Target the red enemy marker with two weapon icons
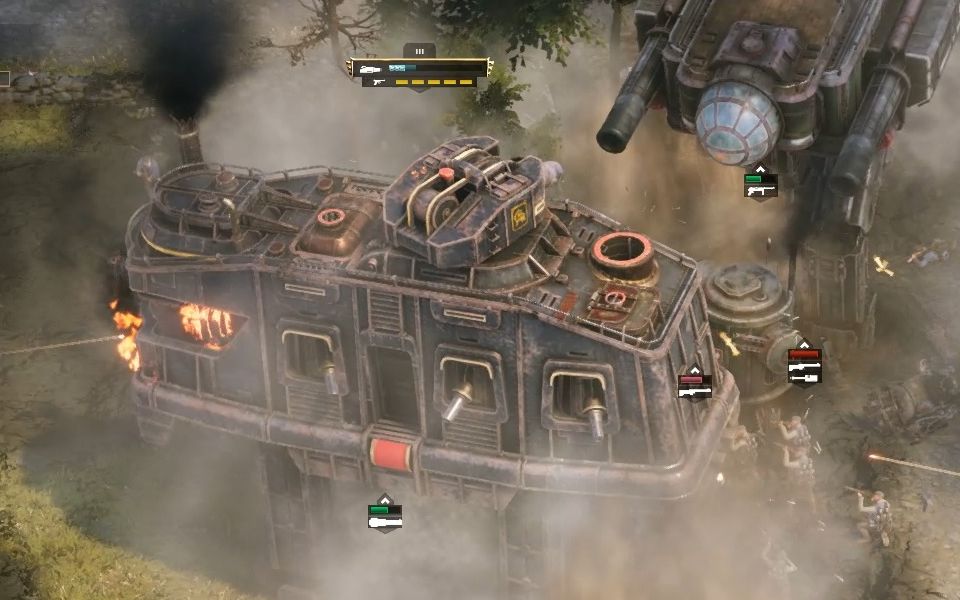Viewport: 960px width, 600px height. [x=804, y=365]
